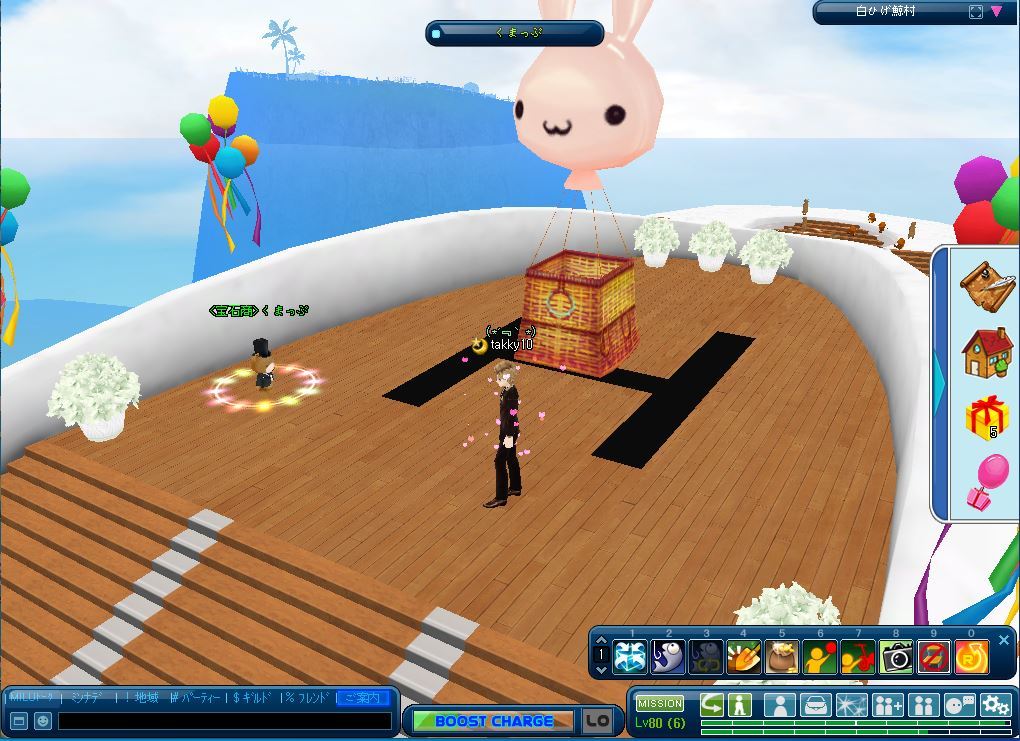Close the skill hotbar with X
The width and height of the screenshot is (1020, 741).
pyautogui.click(x=1004, y=640)
